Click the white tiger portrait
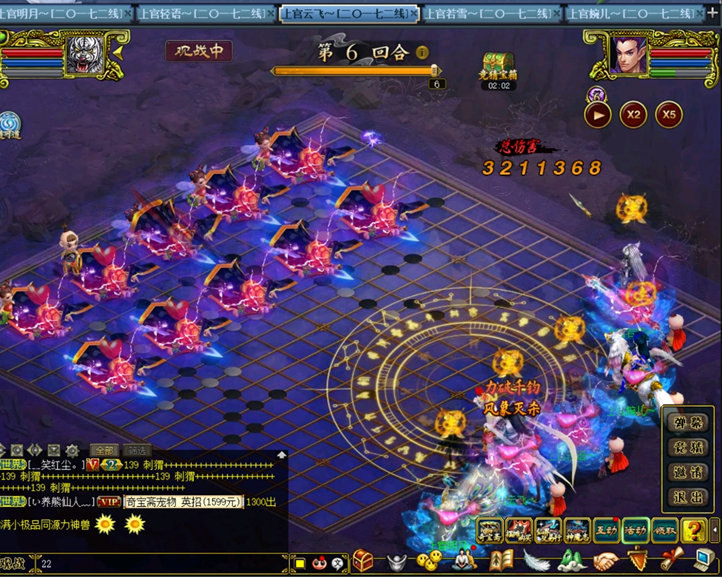Image resolution: width=722 pixels, height=577 pixels. pos(84,55)
